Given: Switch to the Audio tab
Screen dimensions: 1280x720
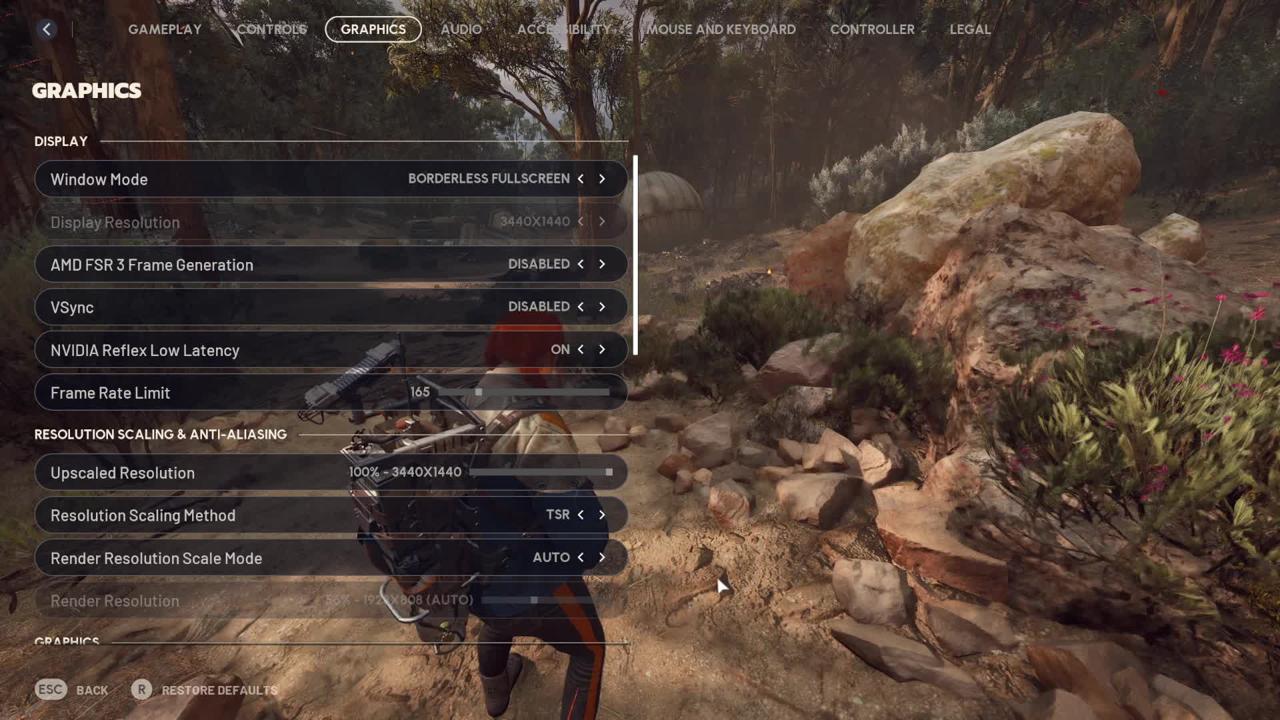Looking at the screenshot, I should click(x=461, y=29).
